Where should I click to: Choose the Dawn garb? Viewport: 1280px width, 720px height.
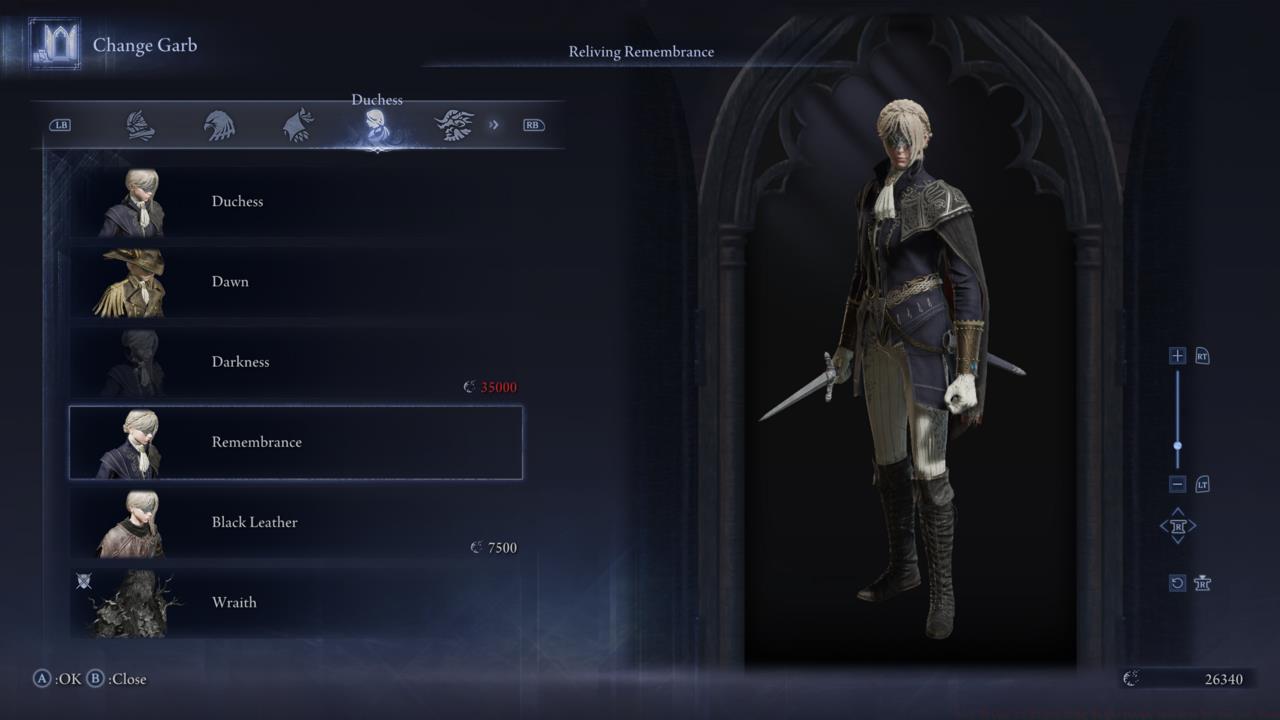tap(295, 282)
